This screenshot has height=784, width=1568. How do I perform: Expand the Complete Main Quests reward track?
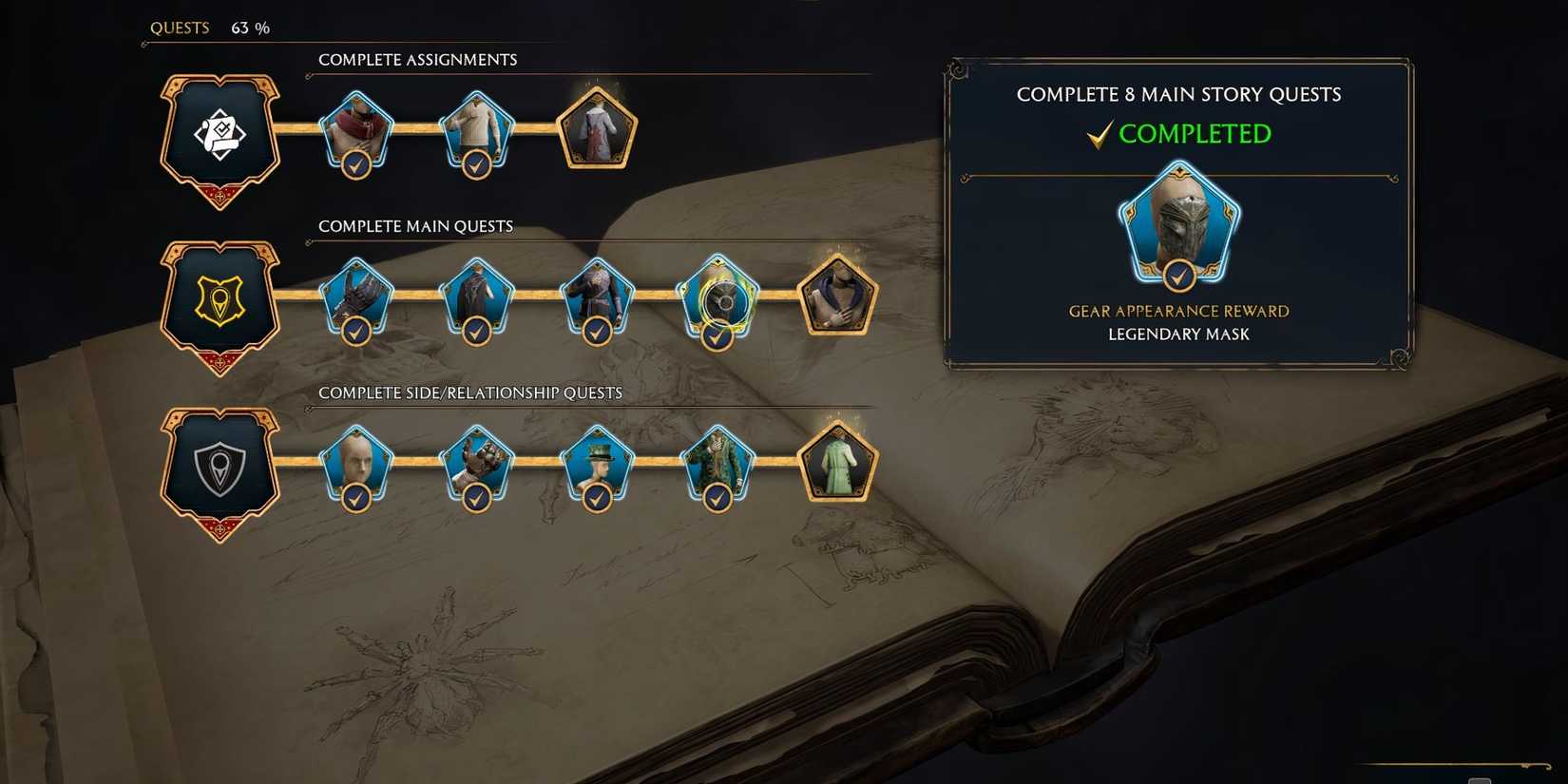(415, 226)
